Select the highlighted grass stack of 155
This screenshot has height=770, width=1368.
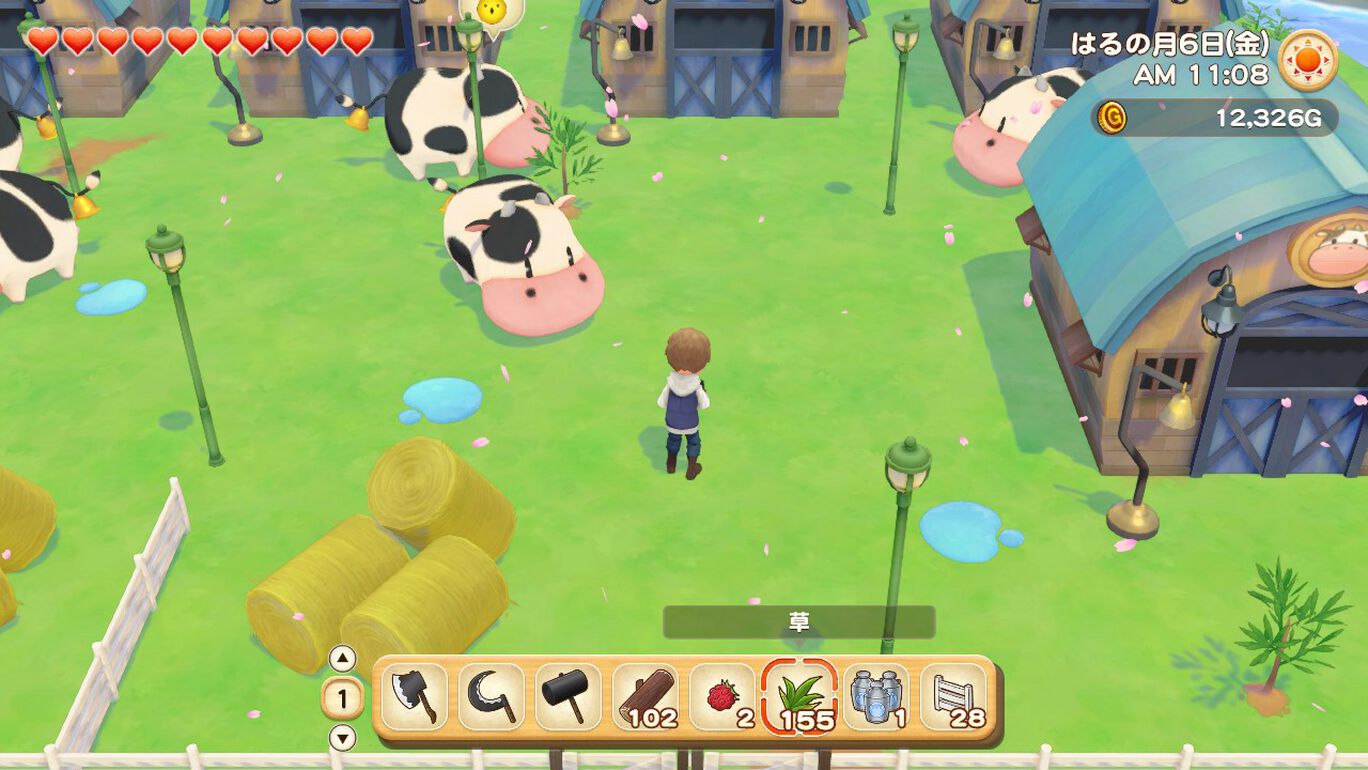click(799, 697)
